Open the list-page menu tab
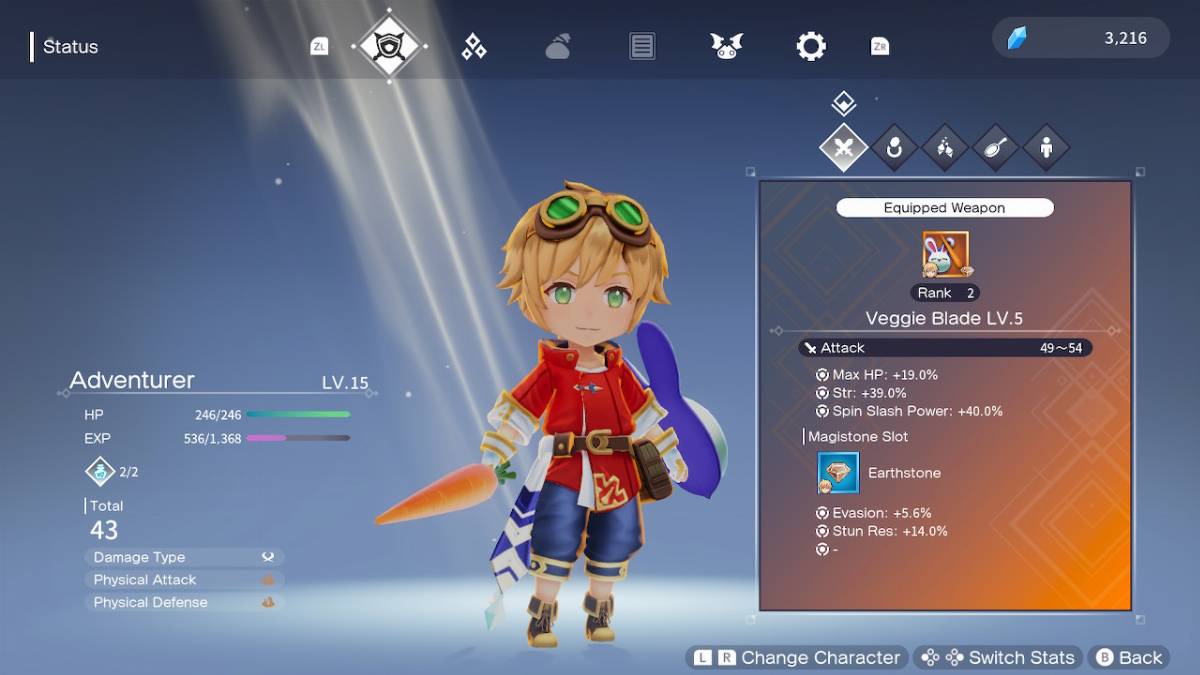1200x675 pixels. (642, 46)
